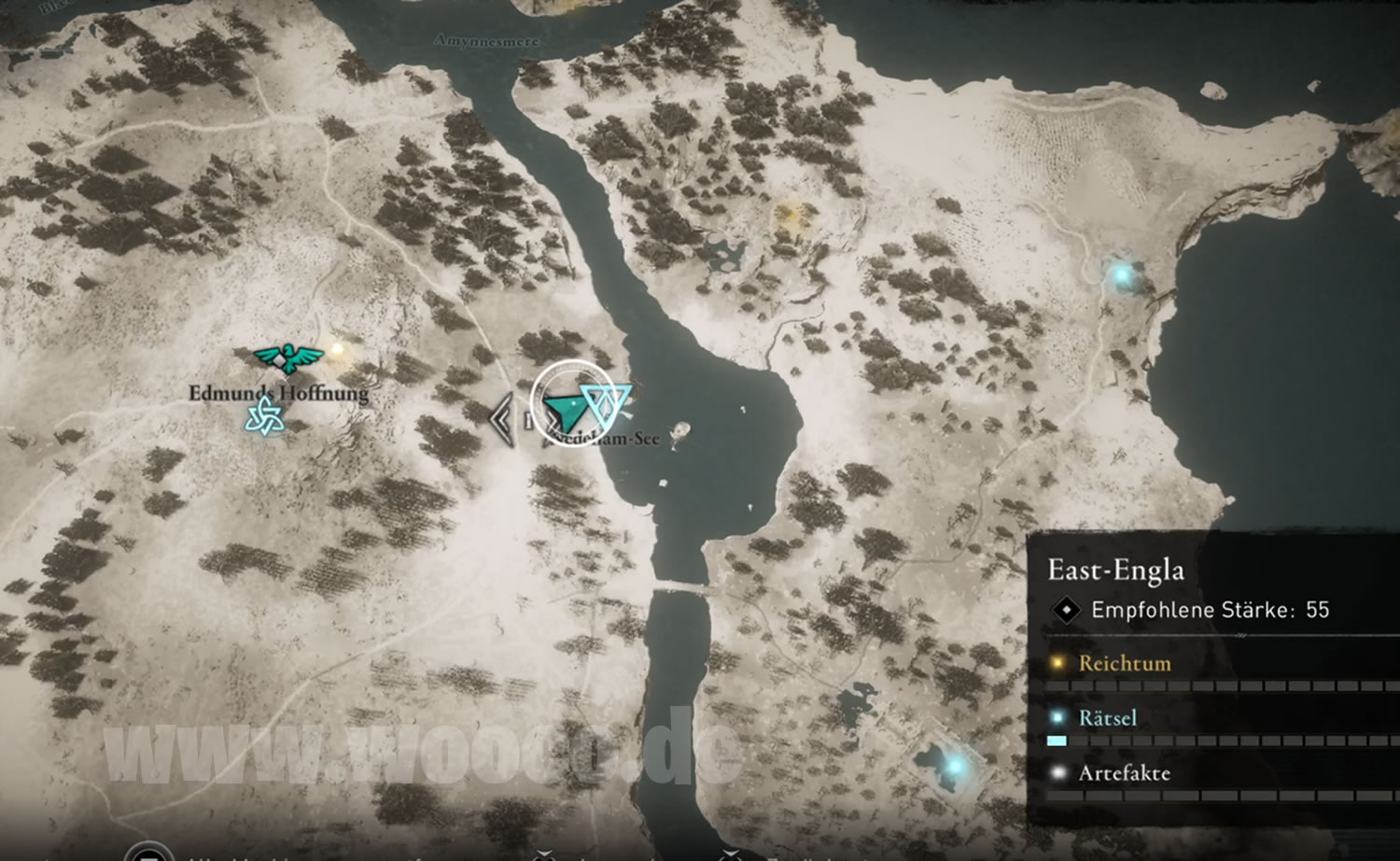This screenshot has height=861, width=1400.
Task: Select the gold wealth dot beside the eagle
Action: point(338,349)
